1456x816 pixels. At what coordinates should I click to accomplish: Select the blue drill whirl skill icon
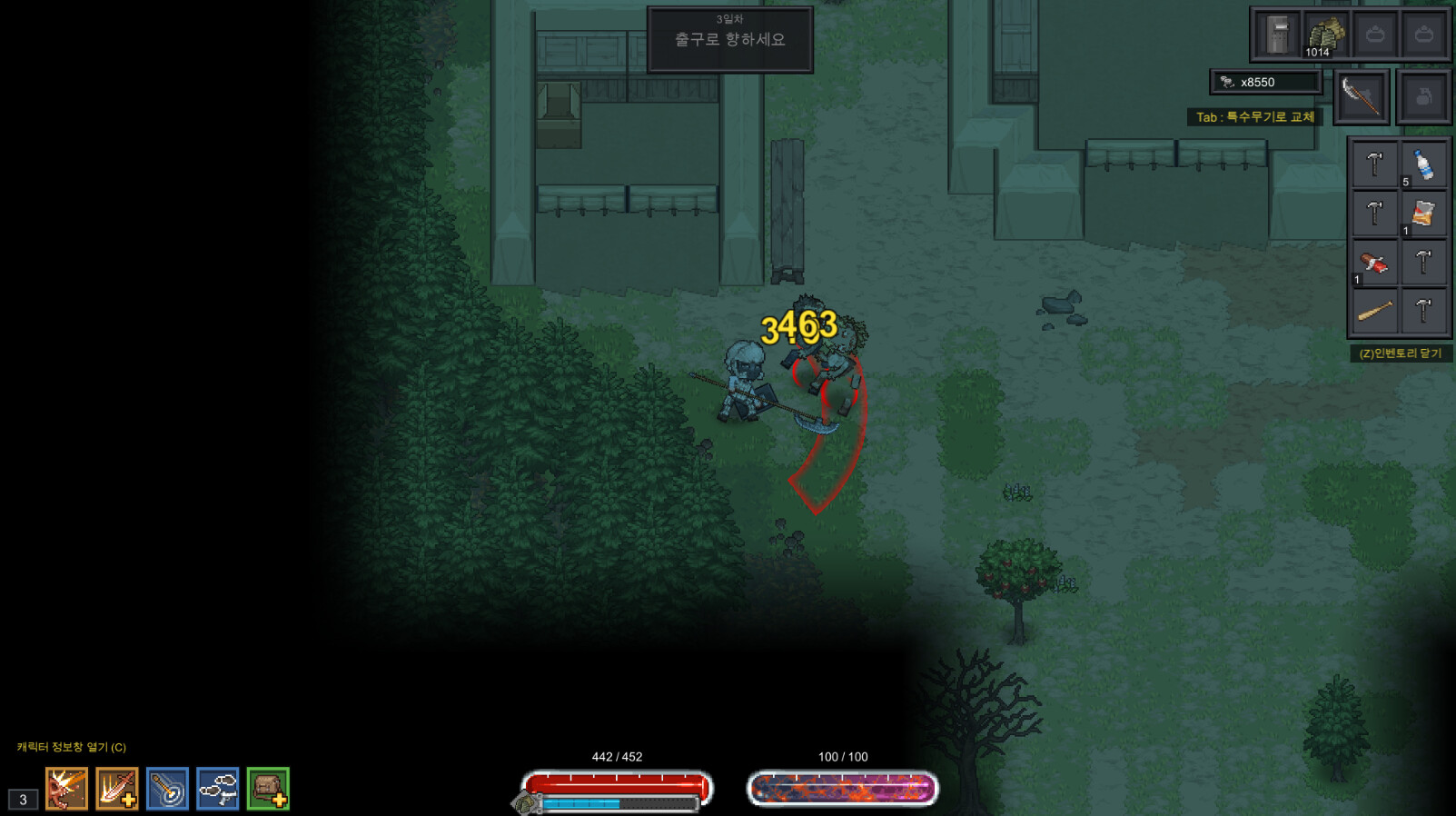click(167, 789)
